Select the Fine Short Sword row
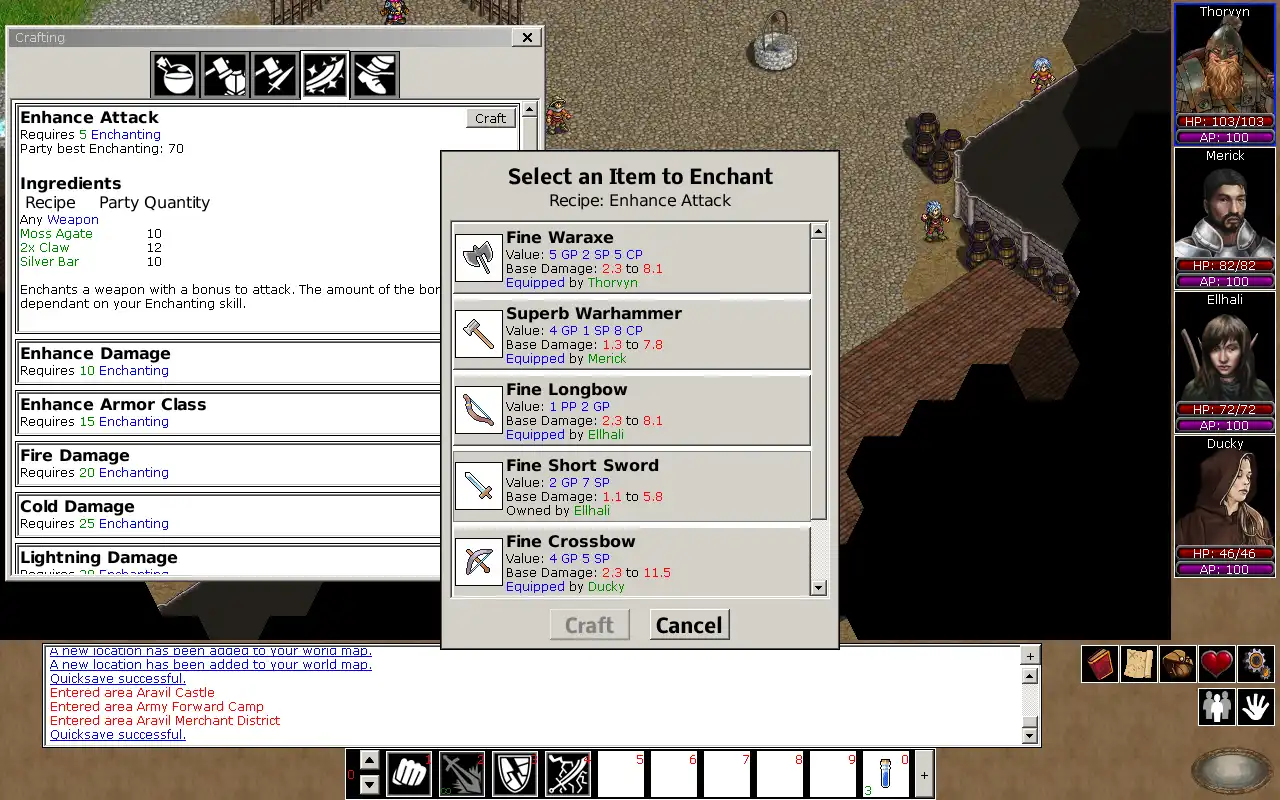The height and width of the screenshot is (800, 1280). [x=631, y=487]
